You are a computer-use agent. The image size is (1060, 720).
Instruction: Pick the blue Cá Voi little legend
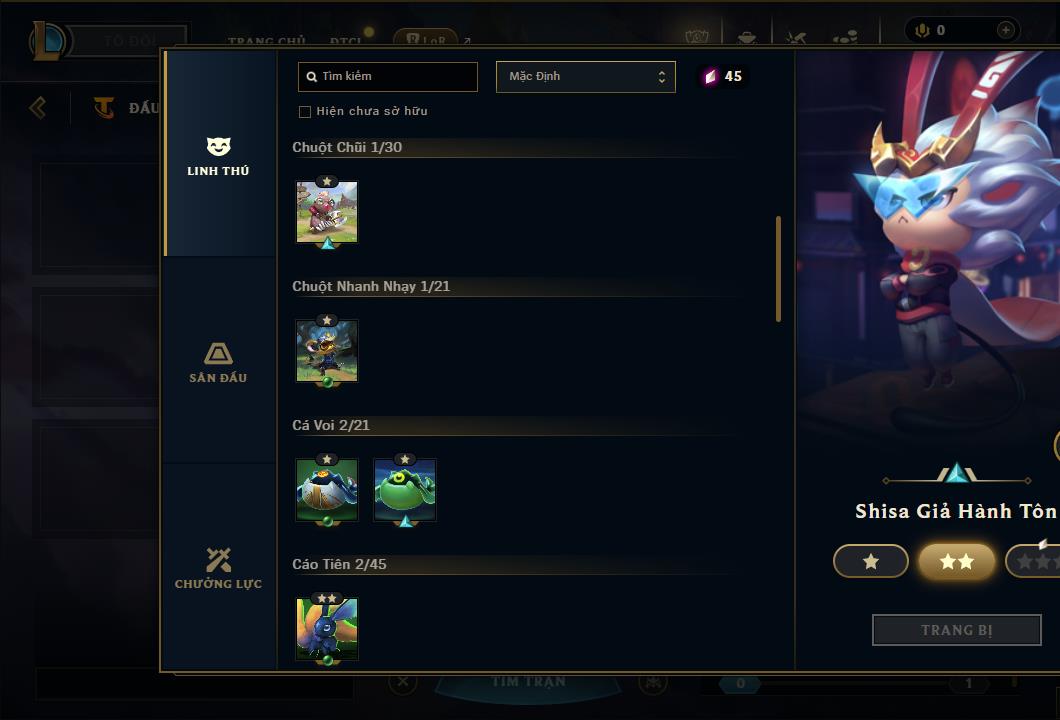click(x=327, y=490)
